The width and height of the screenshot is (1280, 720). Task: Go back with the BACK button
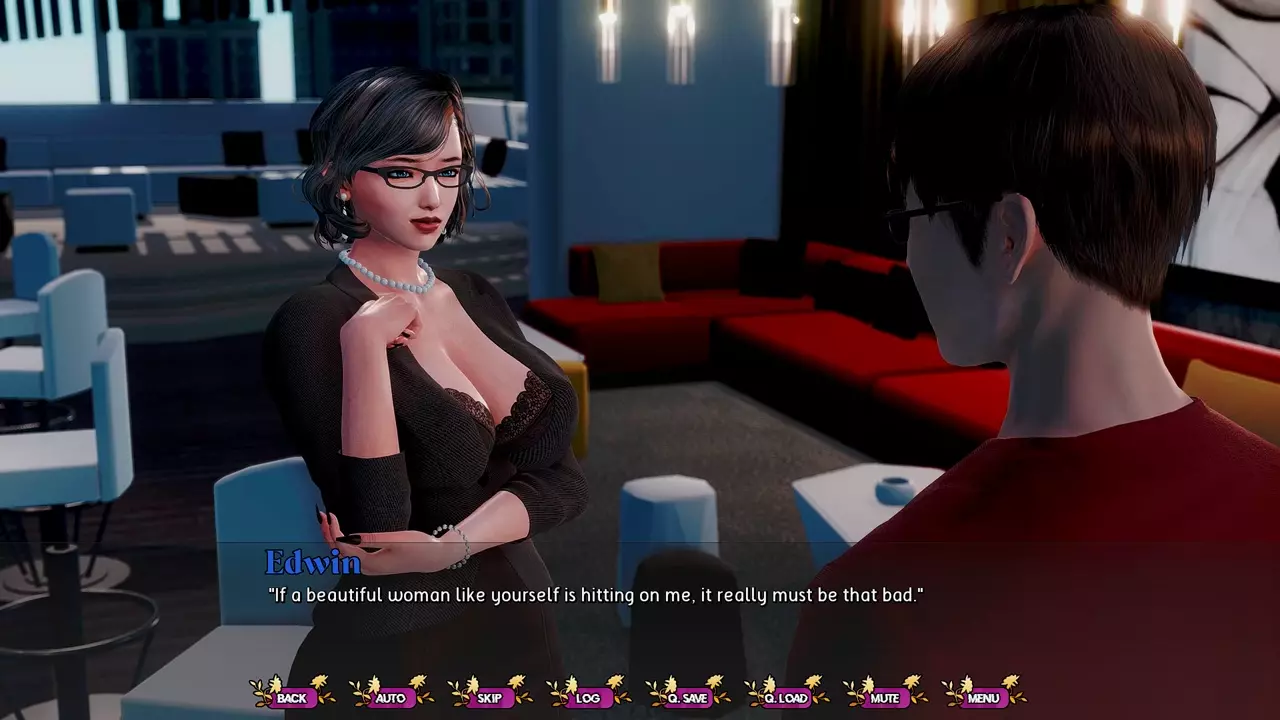pos(292,697)
